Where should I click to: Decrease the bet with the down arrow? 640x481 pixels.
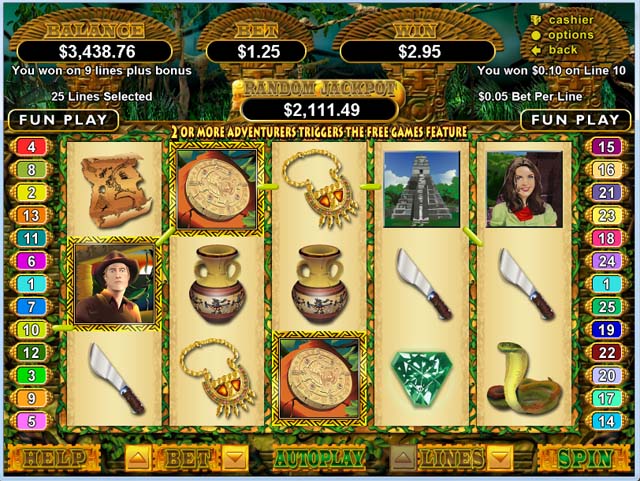234,459
